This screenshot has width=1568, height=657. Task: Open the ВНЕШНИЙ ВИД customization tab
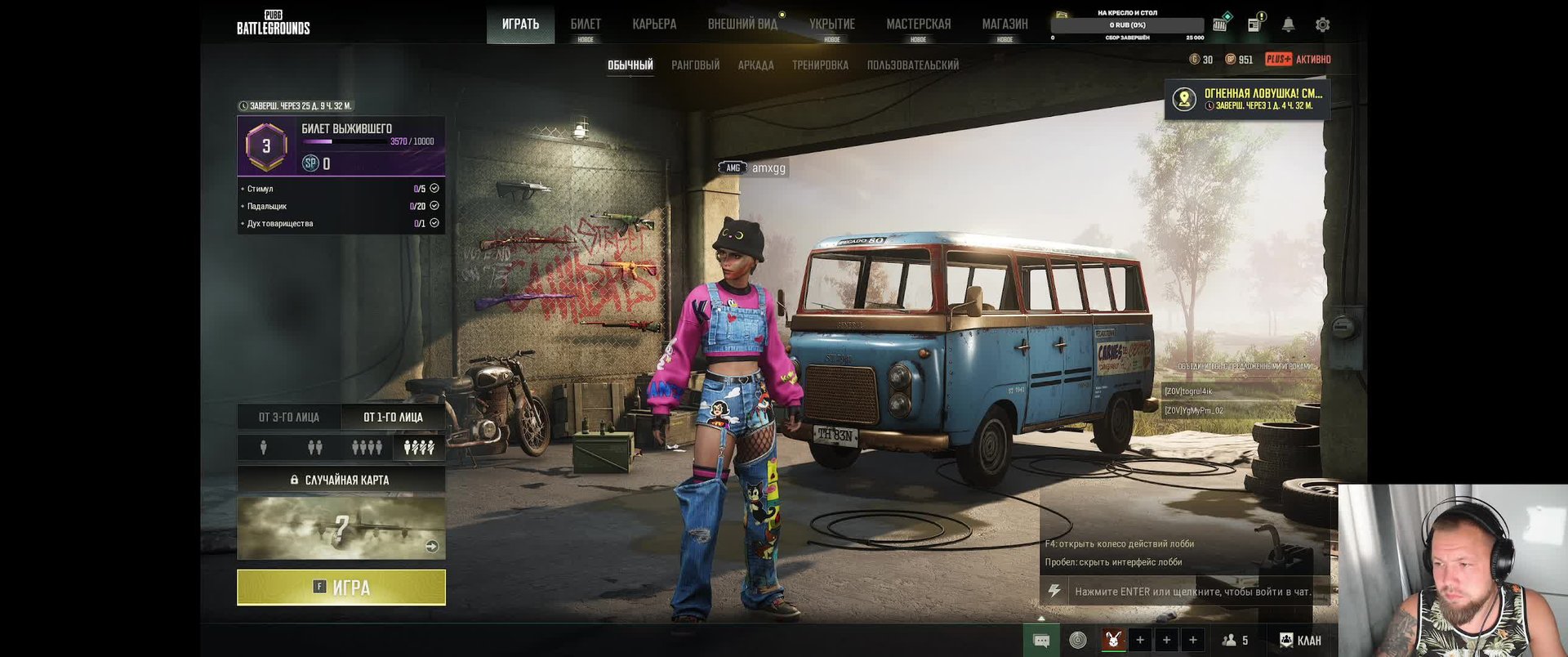tap(742, 25)
